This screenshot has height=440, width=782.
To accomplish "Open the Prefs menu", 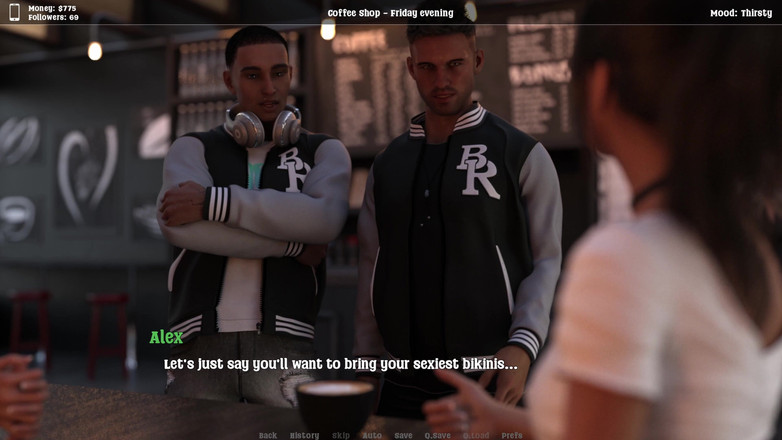I will [511, 435].
